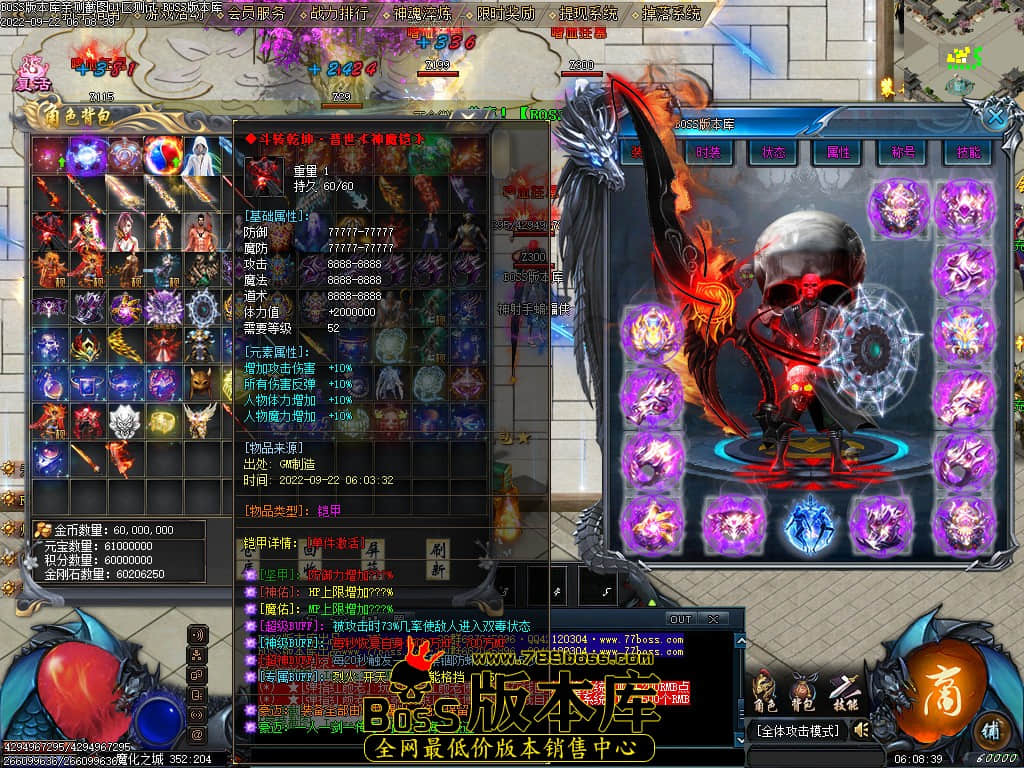The width and height of the screenshot is (1024, 768).
Task: Open the 背包 bag icon in bottom bar
Action: (x=803, y=691)
